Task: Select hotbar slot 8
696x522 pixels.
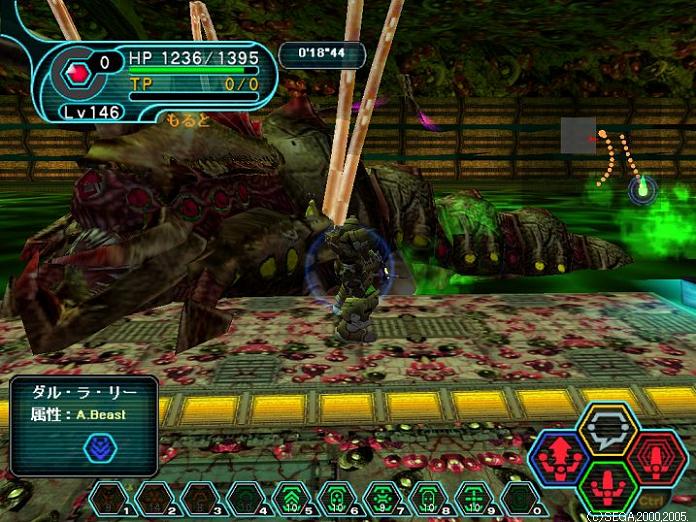Action: coord(429,496)
